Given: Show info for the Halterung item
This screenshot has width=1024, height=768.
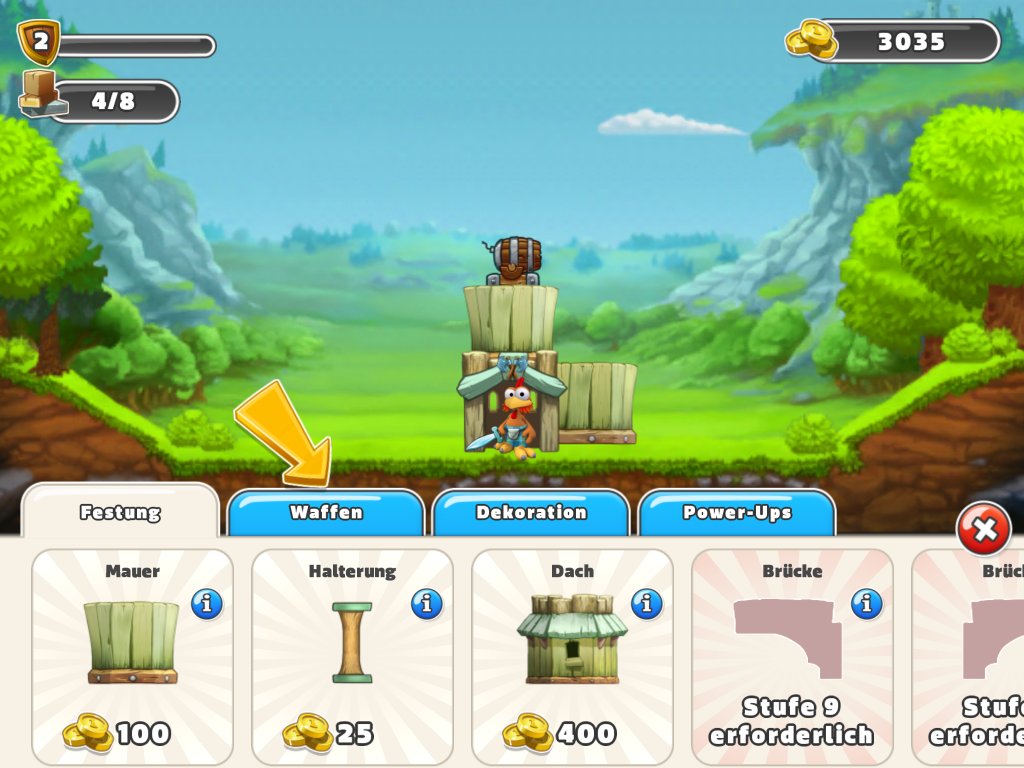Looking at the screenshot, I should pyautogui.click(x=427, y=604).
